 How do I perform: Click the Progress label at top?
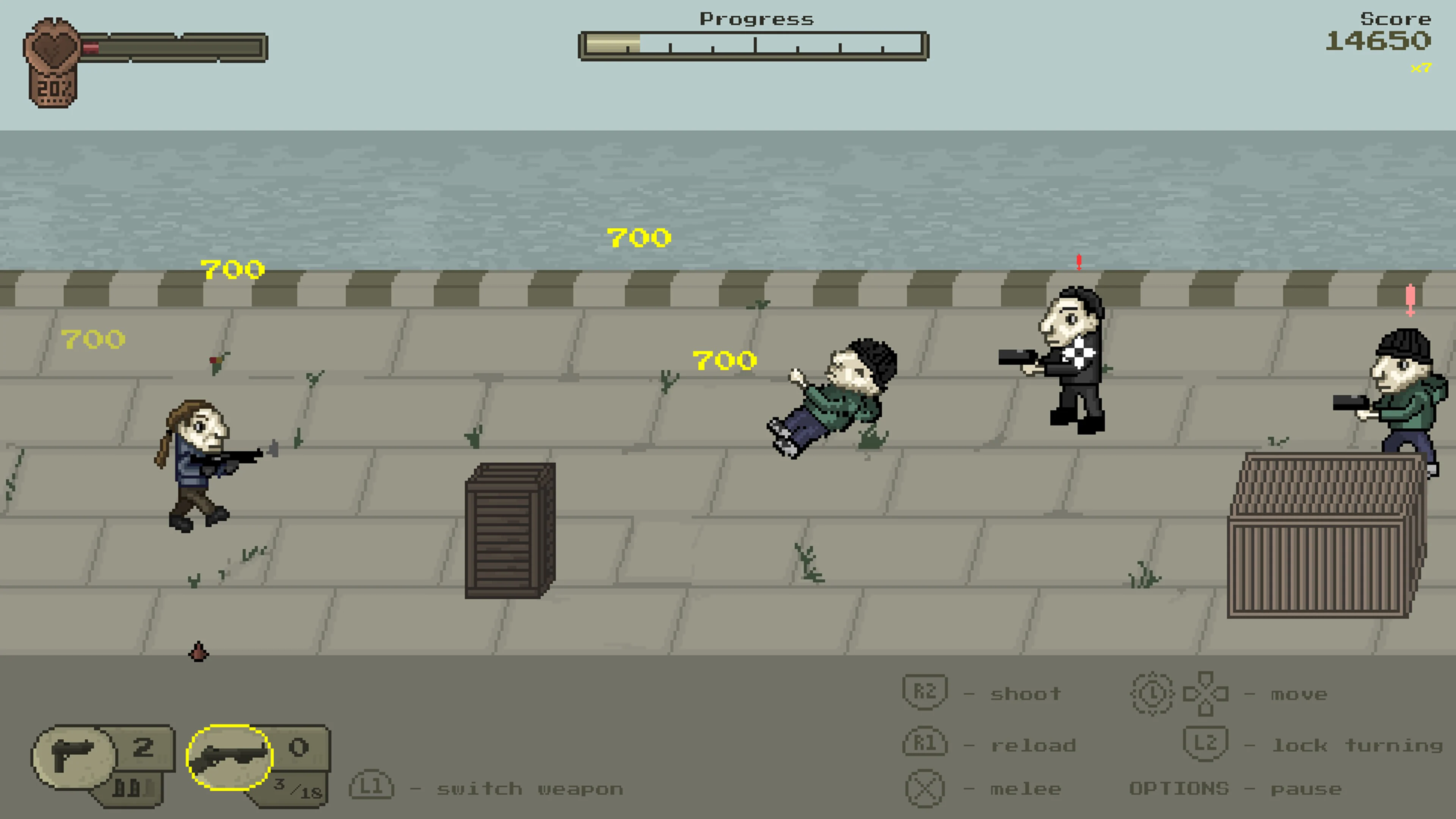pos(756,19)
